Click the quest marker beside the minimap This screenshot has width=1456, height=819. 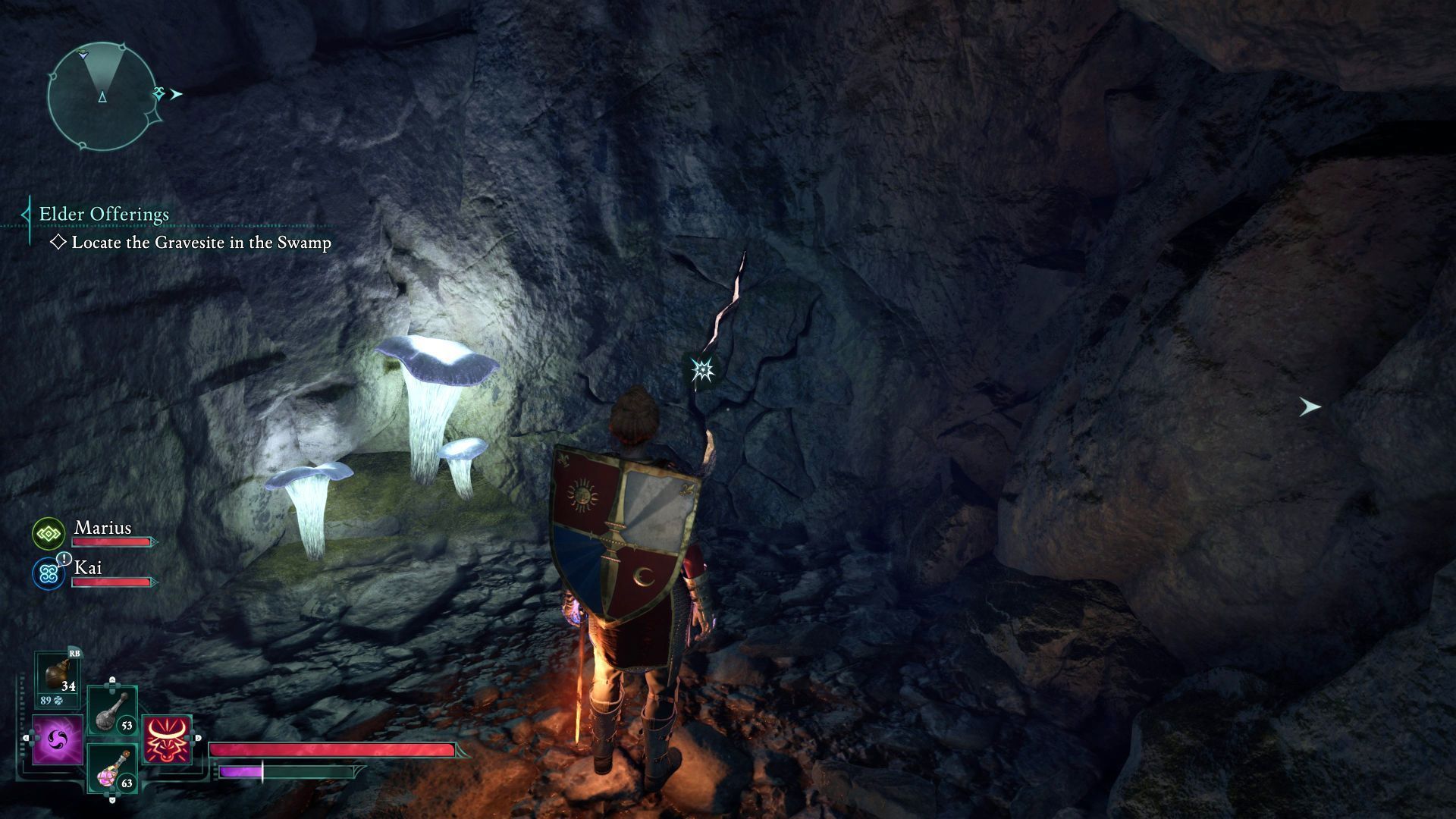tap(160, 94)
